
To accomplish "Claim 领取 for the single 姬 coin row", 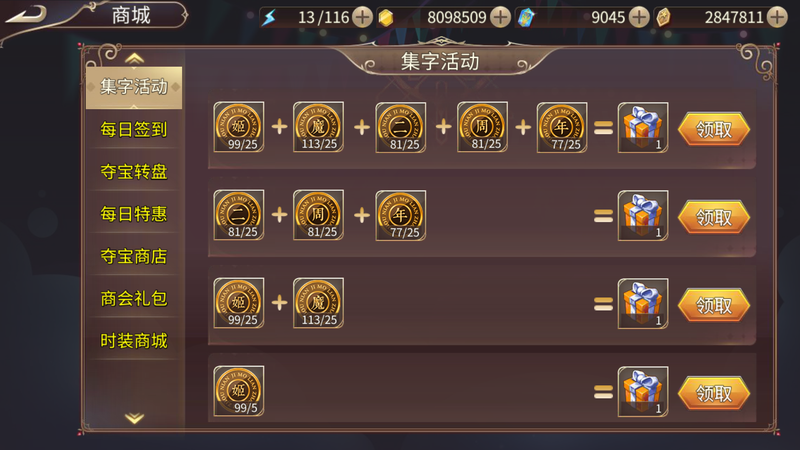I will [714, 392].
